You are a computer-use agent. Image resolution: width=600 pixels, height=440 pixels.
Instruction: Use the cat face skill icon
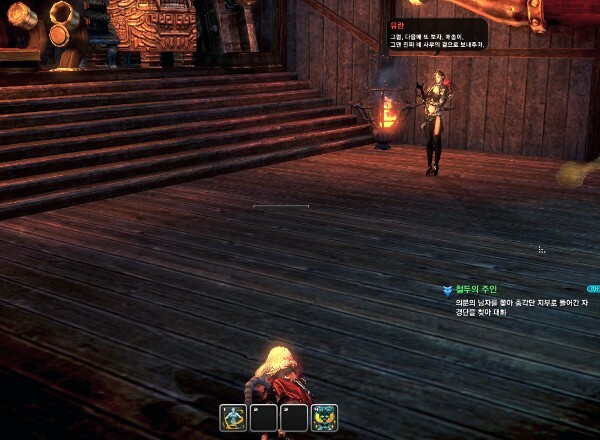click(x=325, y=418)
